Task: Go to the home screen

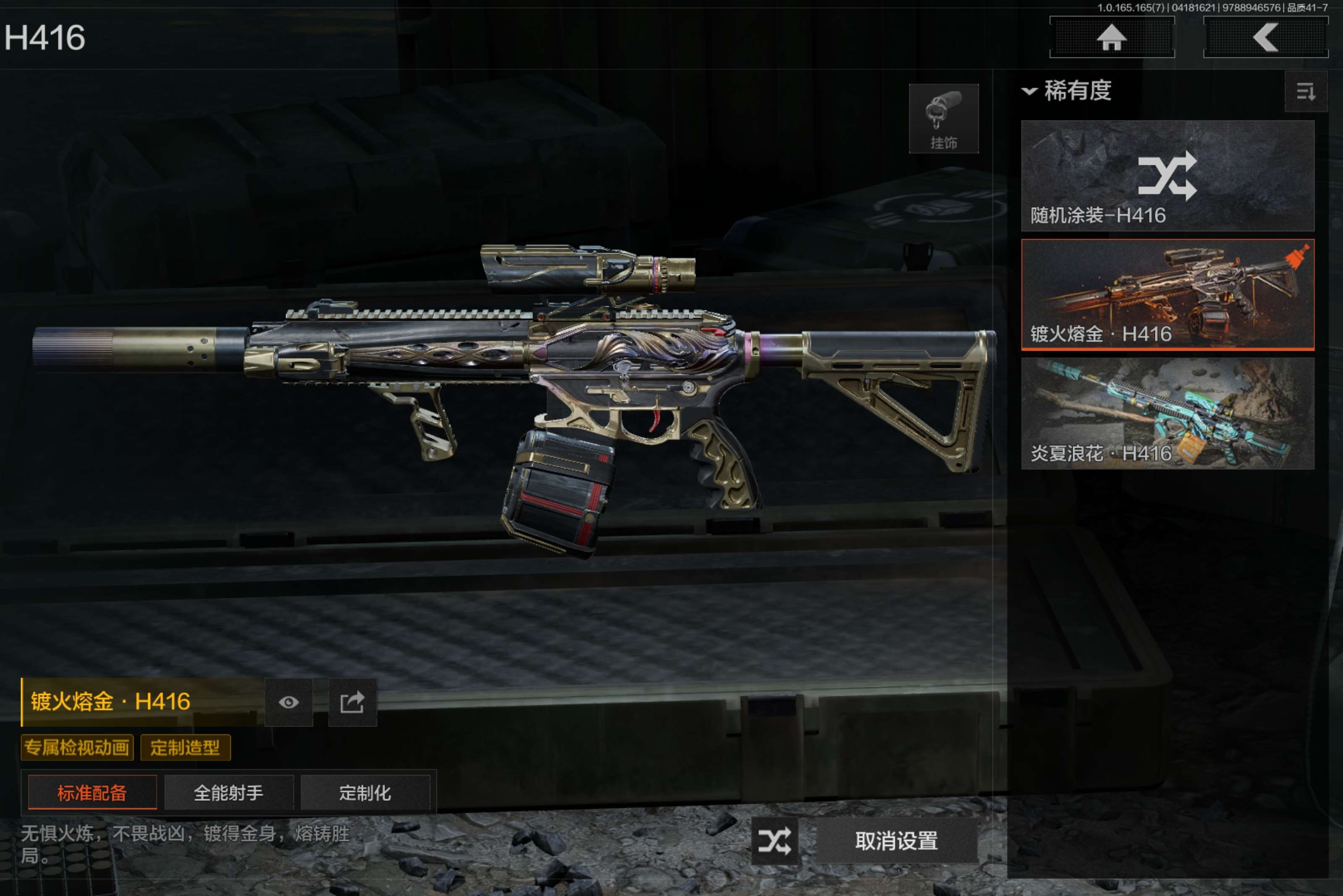Action: pyautogui.click(x=1111, y=38)
